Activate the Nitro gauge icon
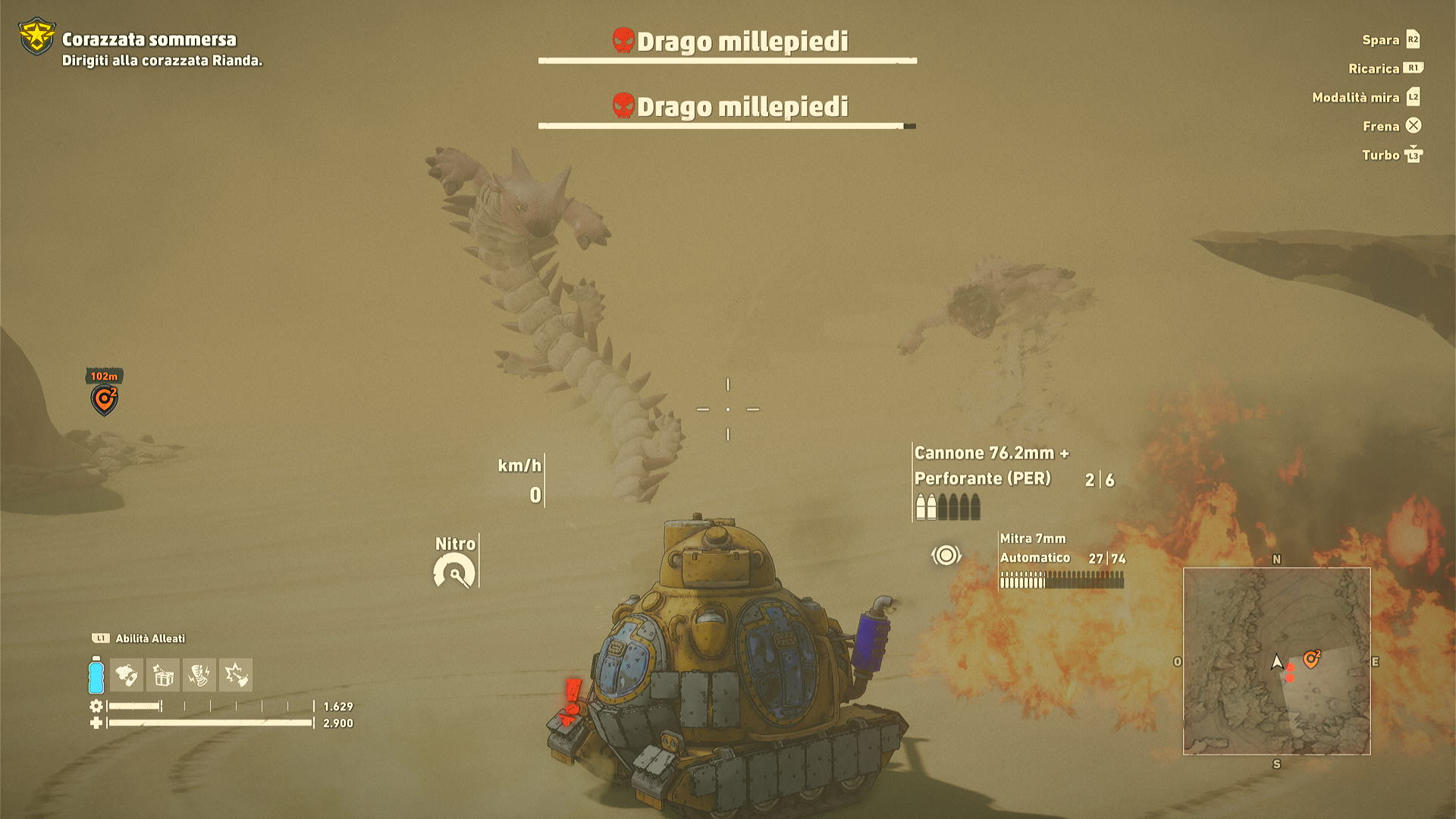Screen dimensions: 1456x819 pyautogui.click(x=454, y=571)
